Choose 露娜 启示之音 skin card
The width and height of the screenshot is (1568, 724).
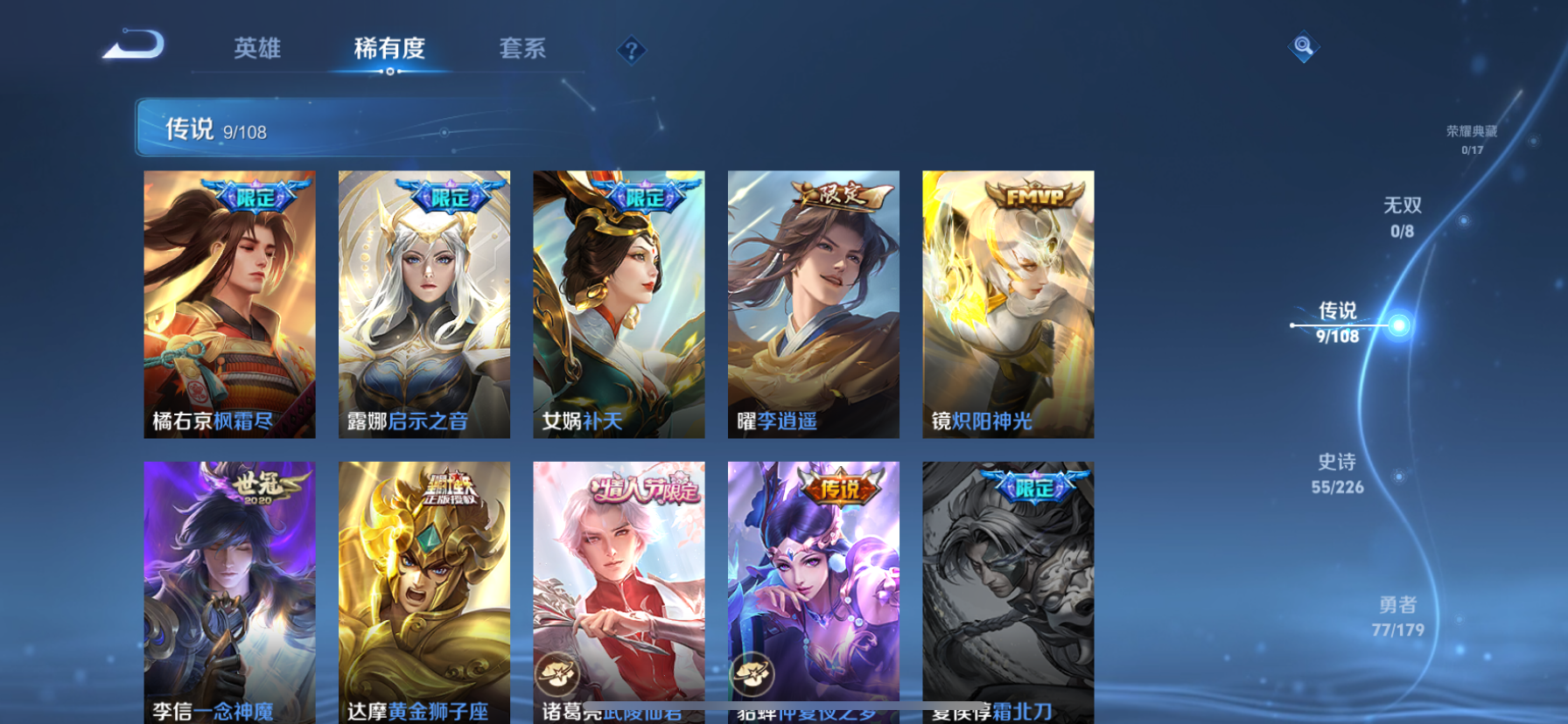(424, 304)
